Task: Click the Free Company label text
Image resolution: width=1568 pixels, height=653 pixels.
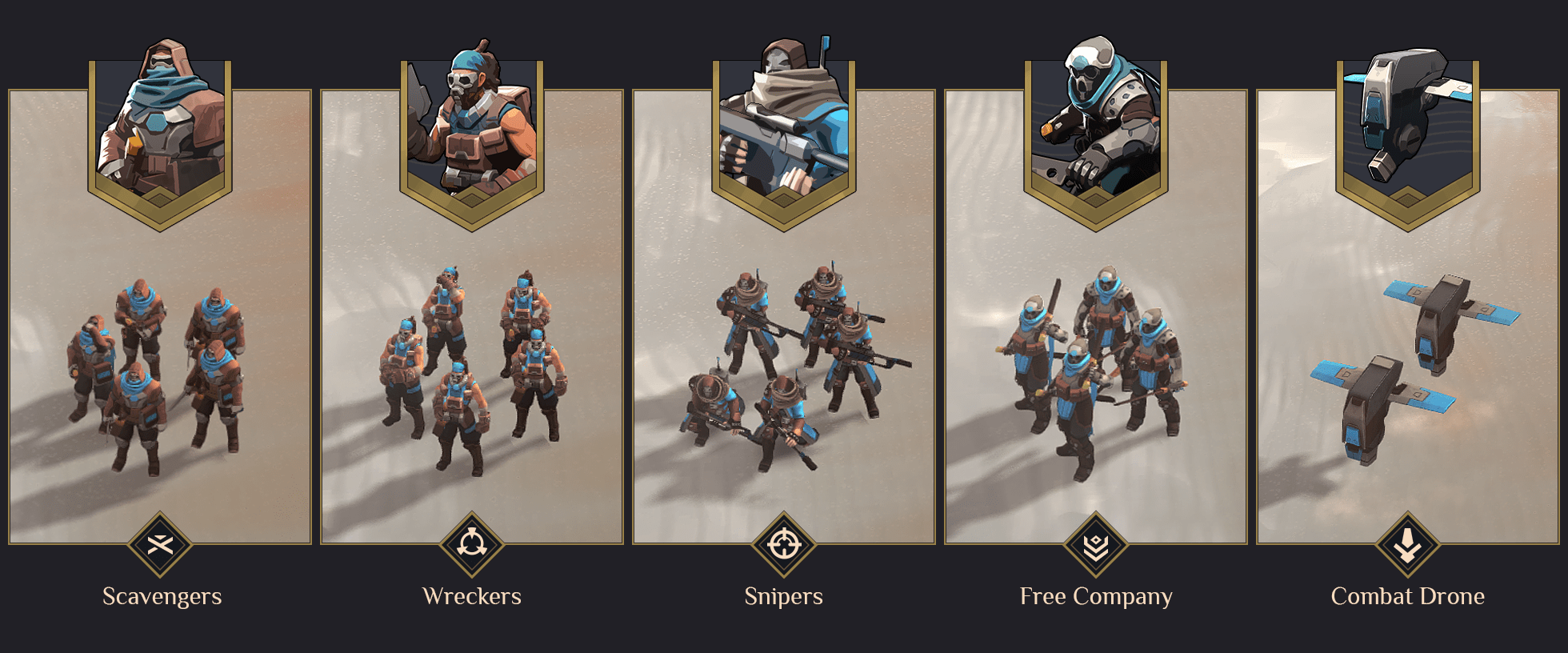Action: (x=1095, y=596)
